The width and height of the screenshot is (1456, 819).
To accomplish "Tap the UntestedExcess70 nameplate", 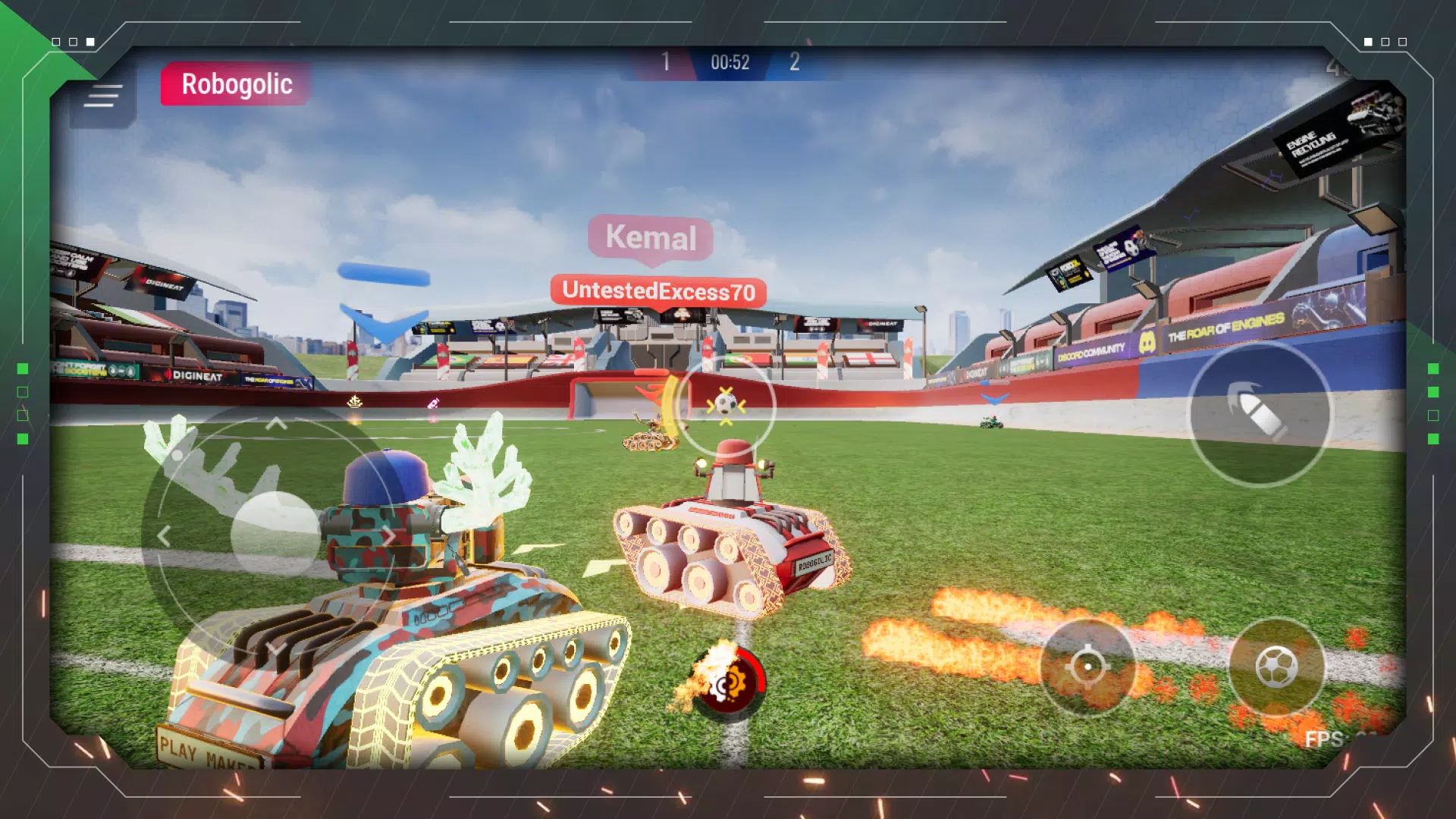I will coord(657,290).
